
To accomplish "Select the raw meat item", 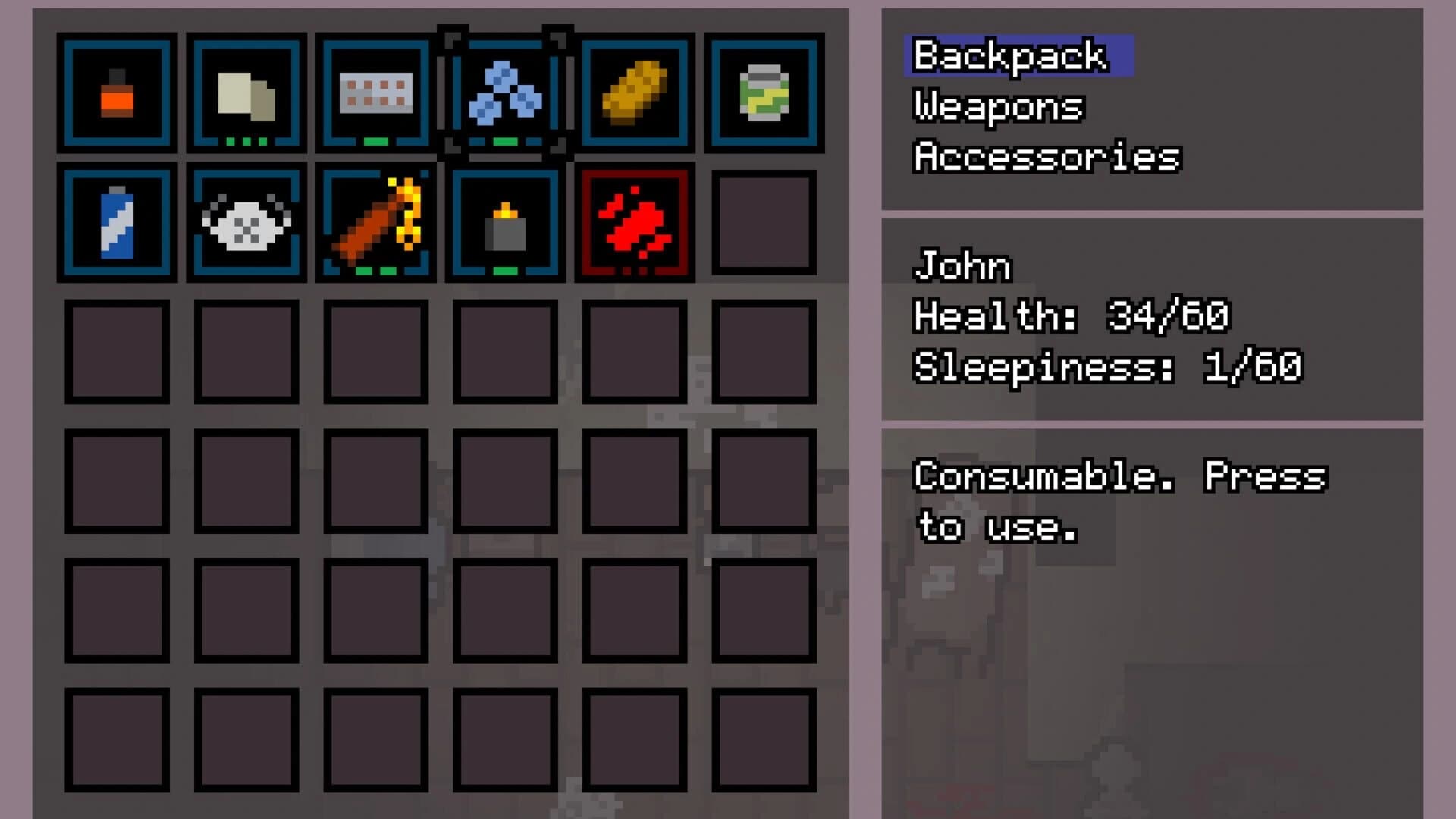I will (633, 224).
